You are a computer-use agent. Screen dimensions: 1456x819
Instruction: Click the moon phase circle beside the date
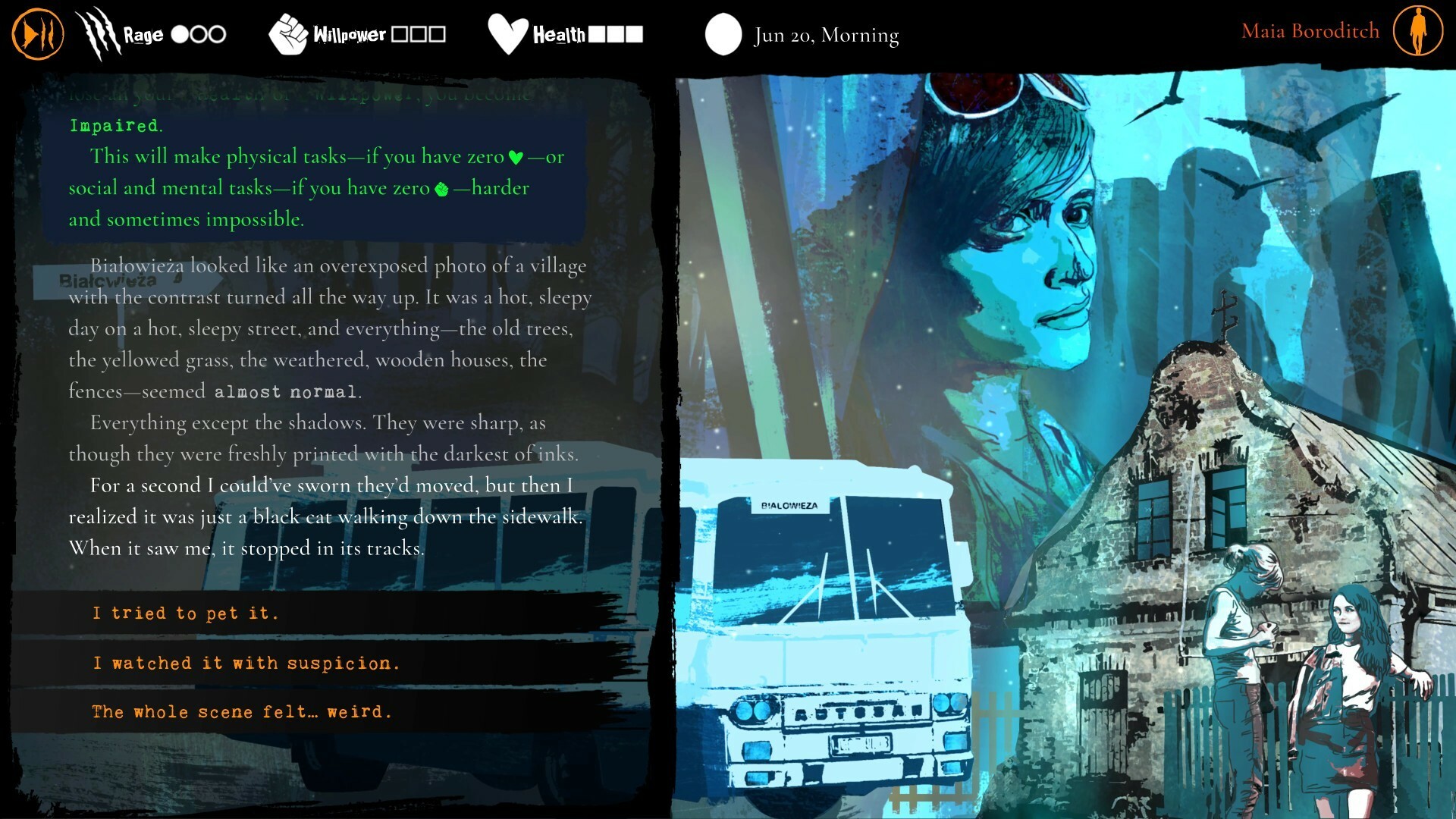coord(723,33)
